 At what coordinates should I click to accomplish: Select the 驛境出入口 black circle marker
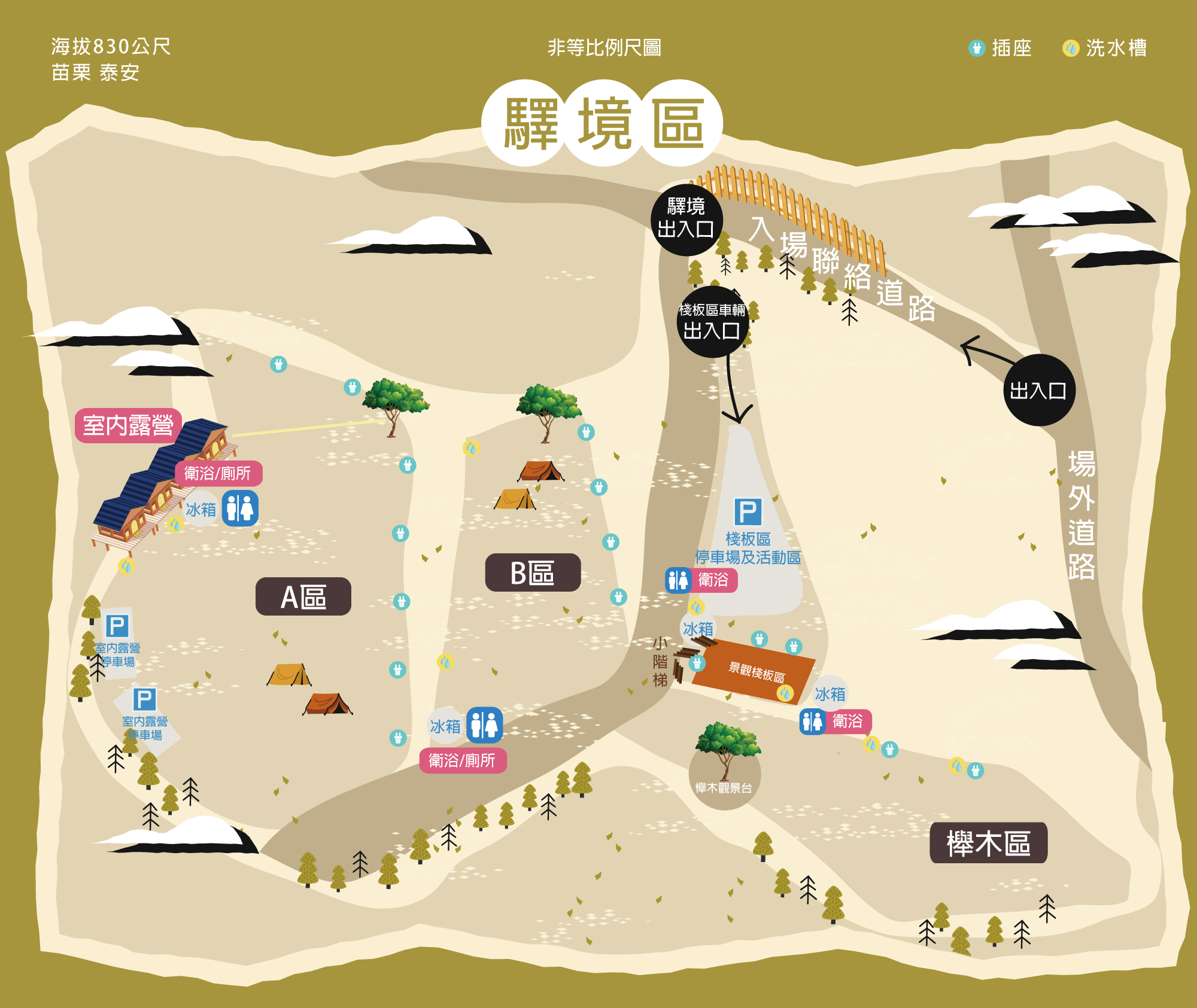click(686, 219)
